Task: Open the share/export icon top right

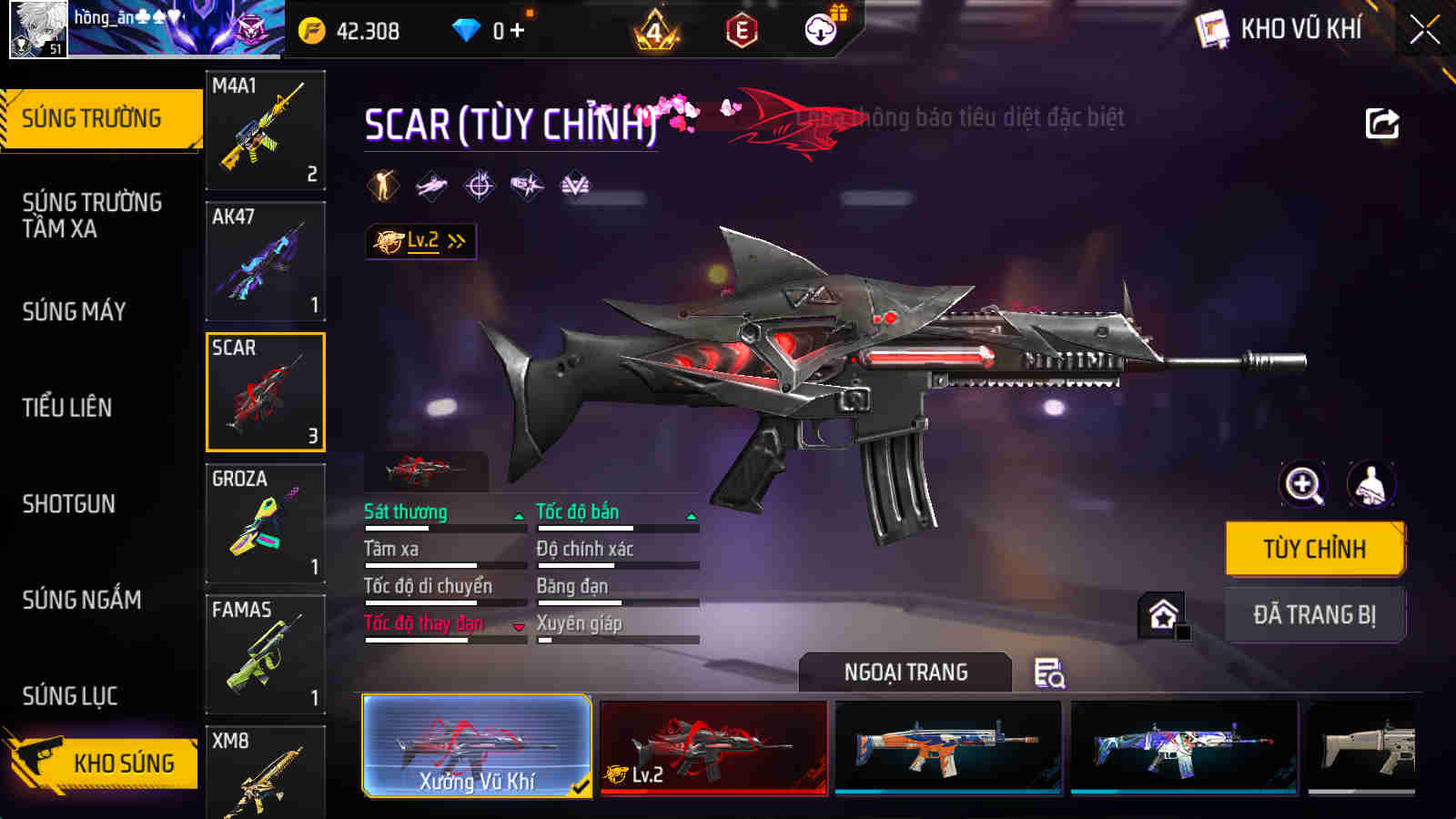Action: pyautogui.click(x=1381, y=123)
